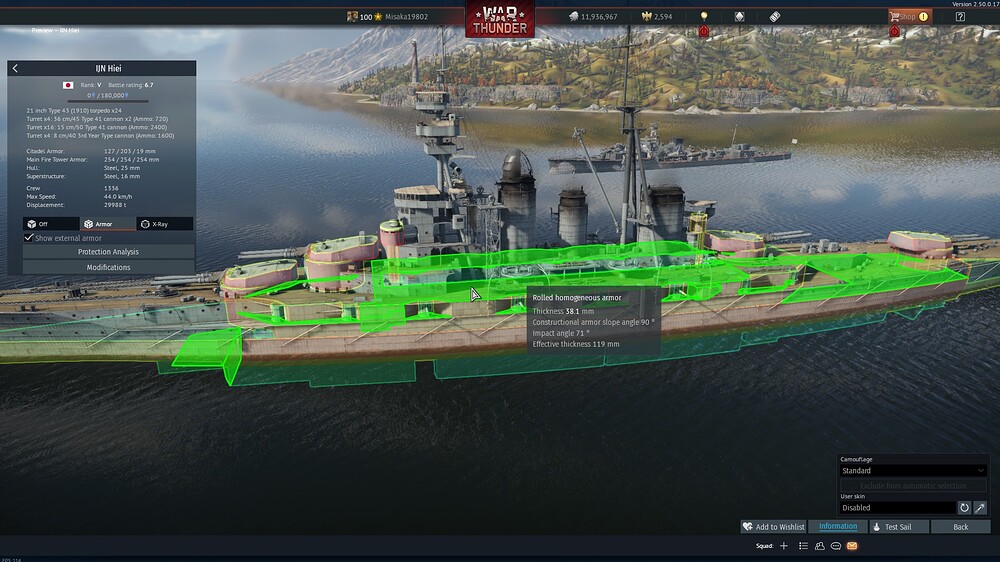Screen dimensions: 1000x562
Task: Invite a player to squad with plus
Action: (x=784, y=546)
